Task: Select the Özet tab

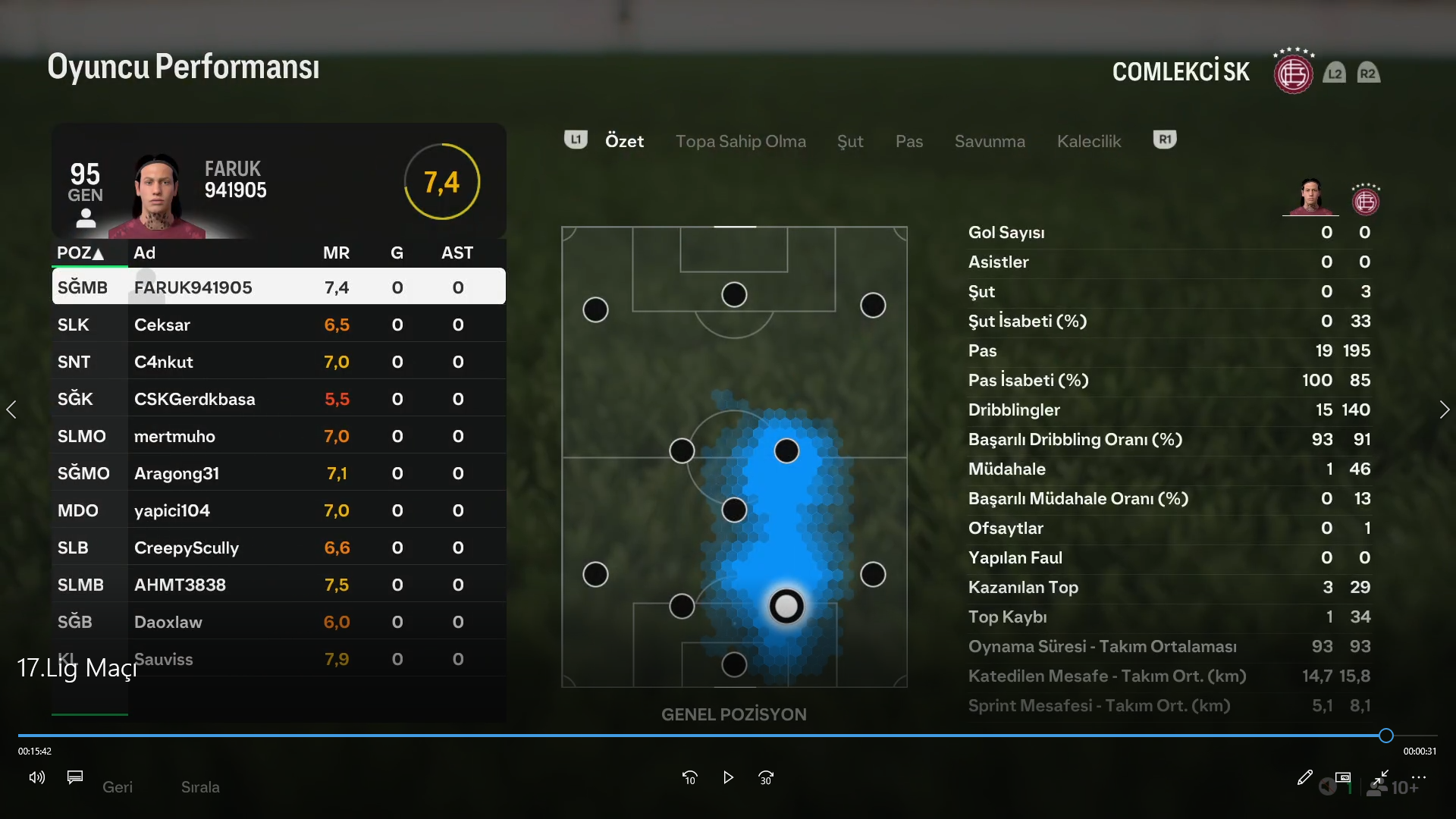Action: pyautogui.click(x=624, y=141)
